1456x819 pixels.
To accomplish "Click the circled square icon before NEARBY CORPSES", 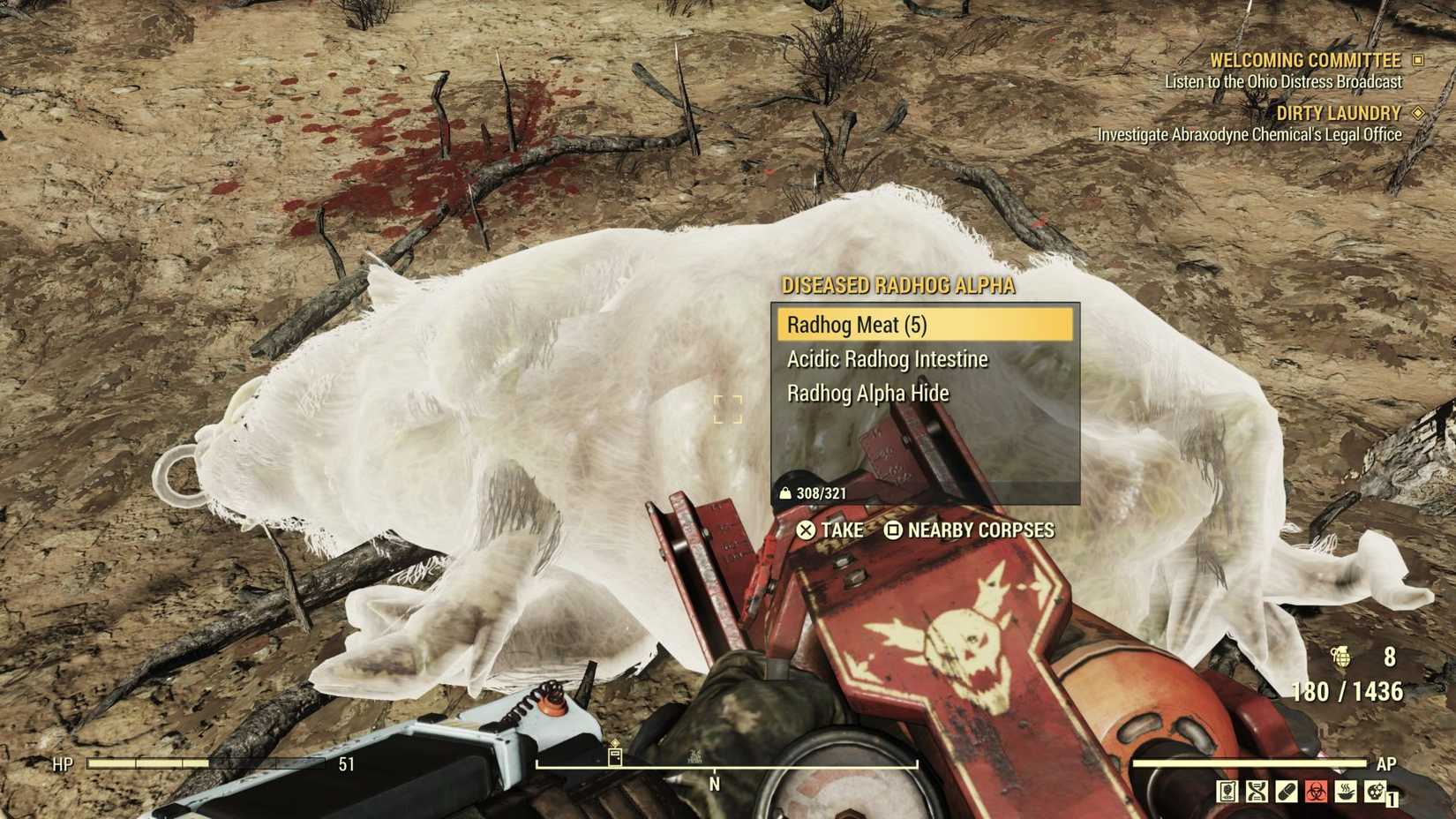I will pyautogui.click(x=894, y=530).
